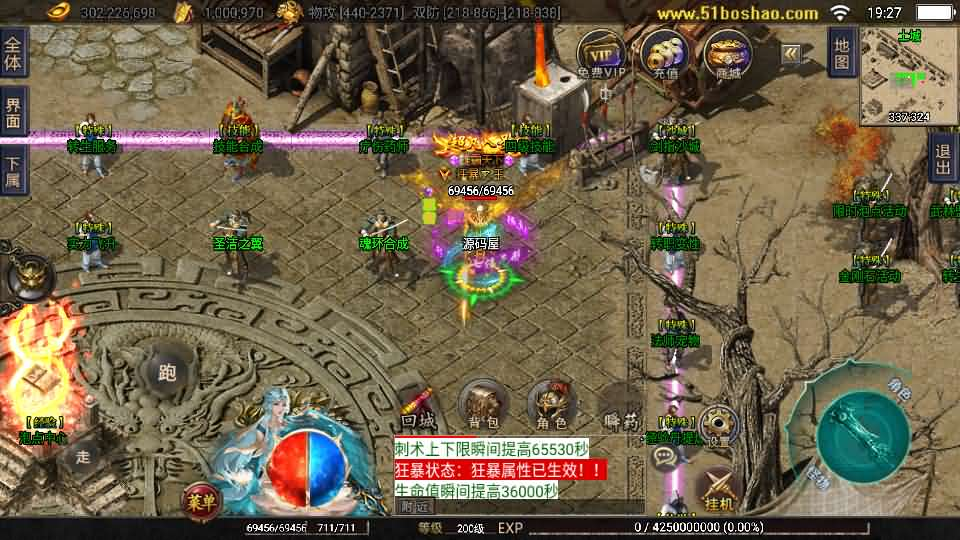Open the 地图 map panel
The image size is (960, 540).
pos(842,54)
